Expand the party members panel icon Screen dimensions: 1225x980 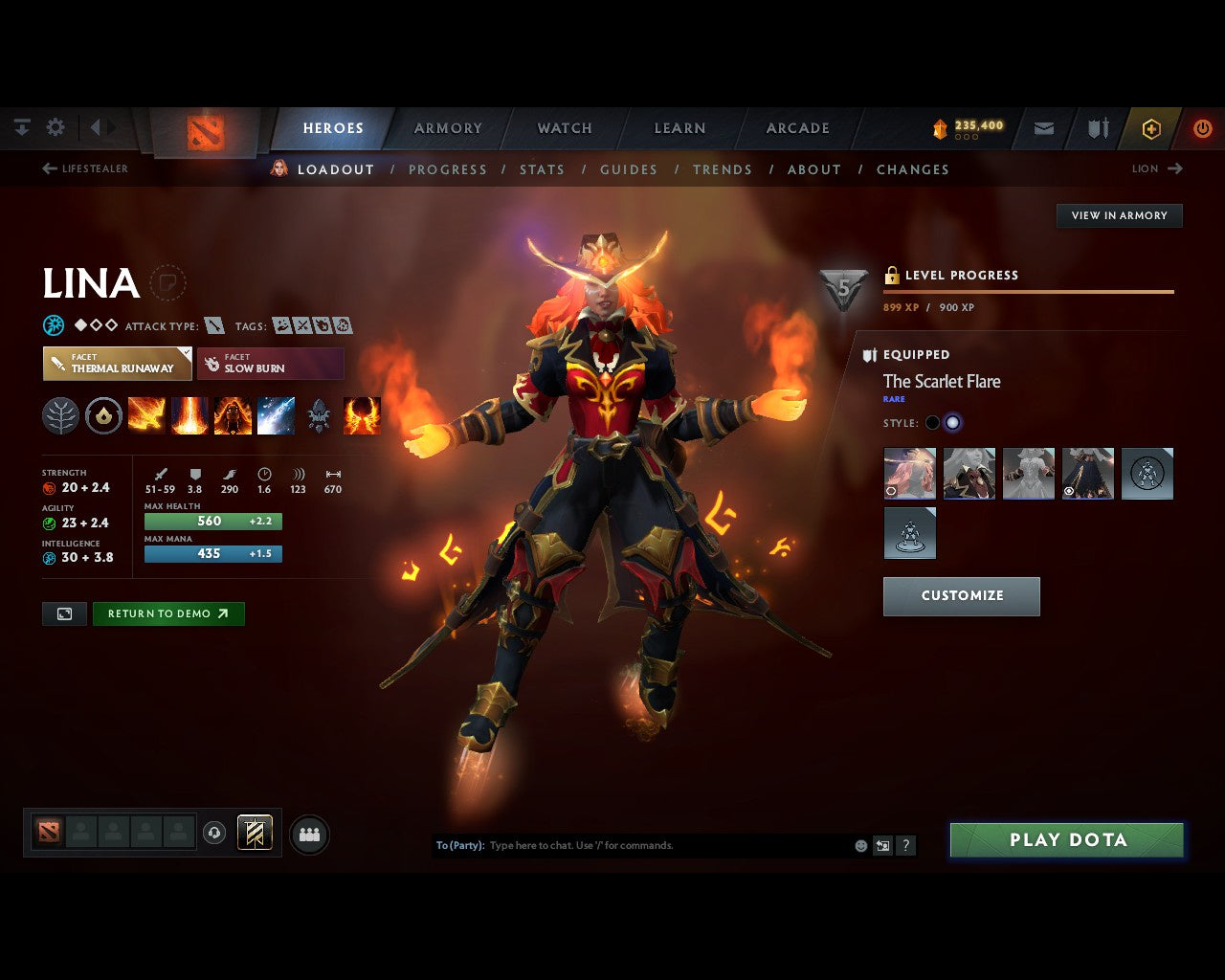pos(308,833)
